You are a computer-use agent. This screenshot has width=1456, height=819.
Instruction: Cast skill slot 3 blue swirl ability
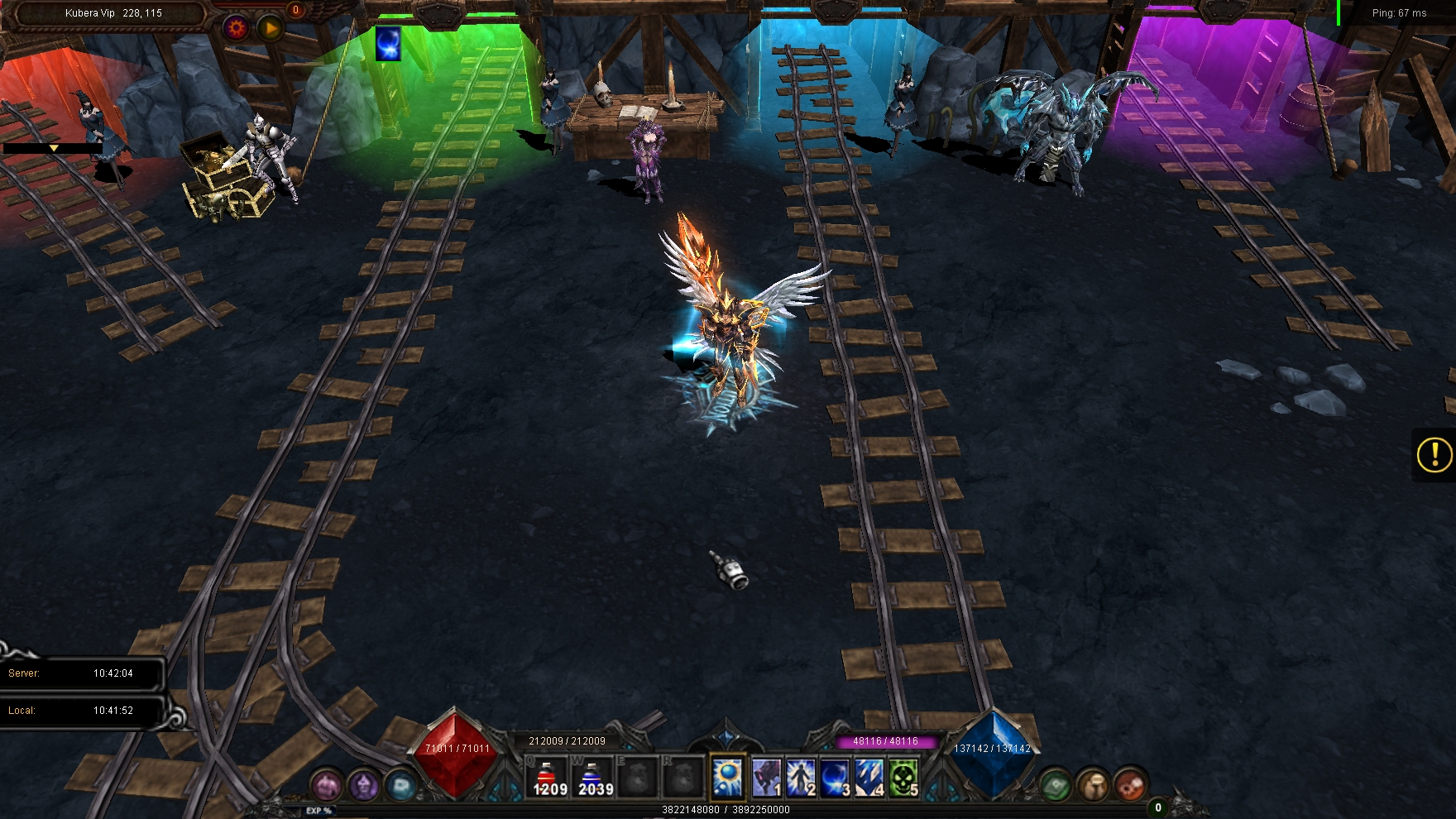[x=835, y=778]
